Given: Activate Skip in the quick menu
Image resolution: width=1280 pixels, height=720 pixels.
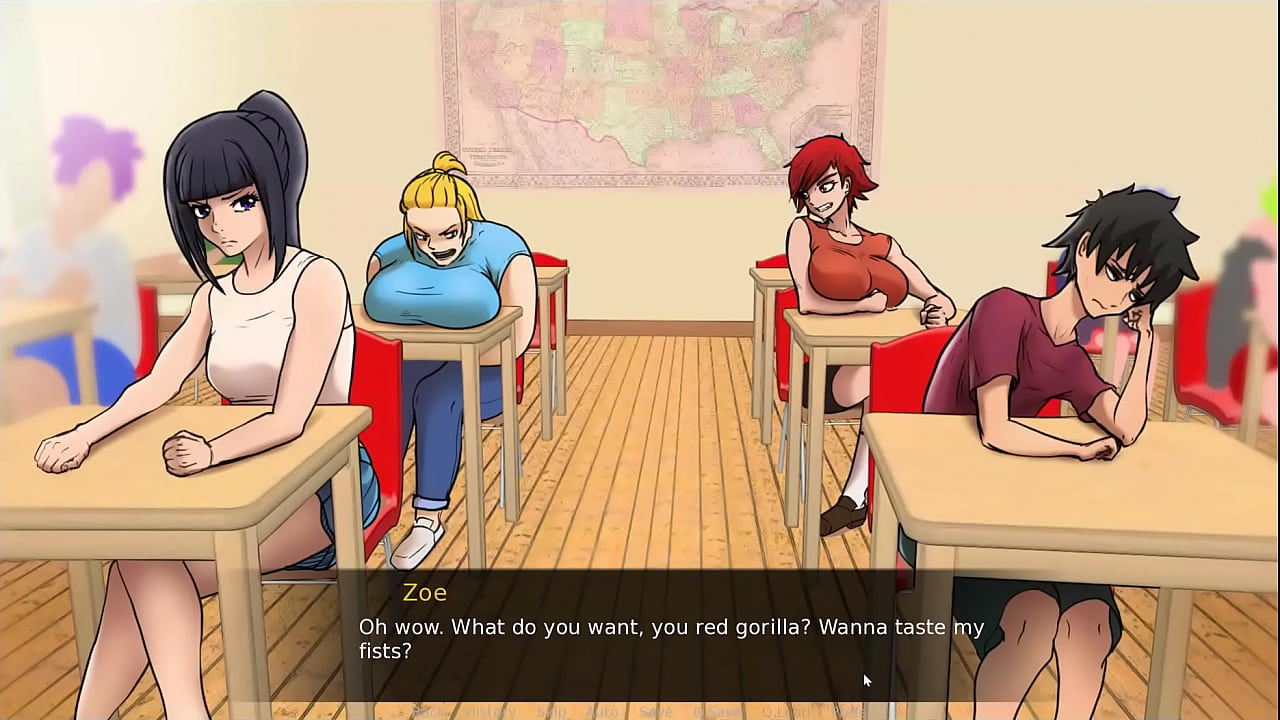Looking at the screenshot, I should [551, 712].
